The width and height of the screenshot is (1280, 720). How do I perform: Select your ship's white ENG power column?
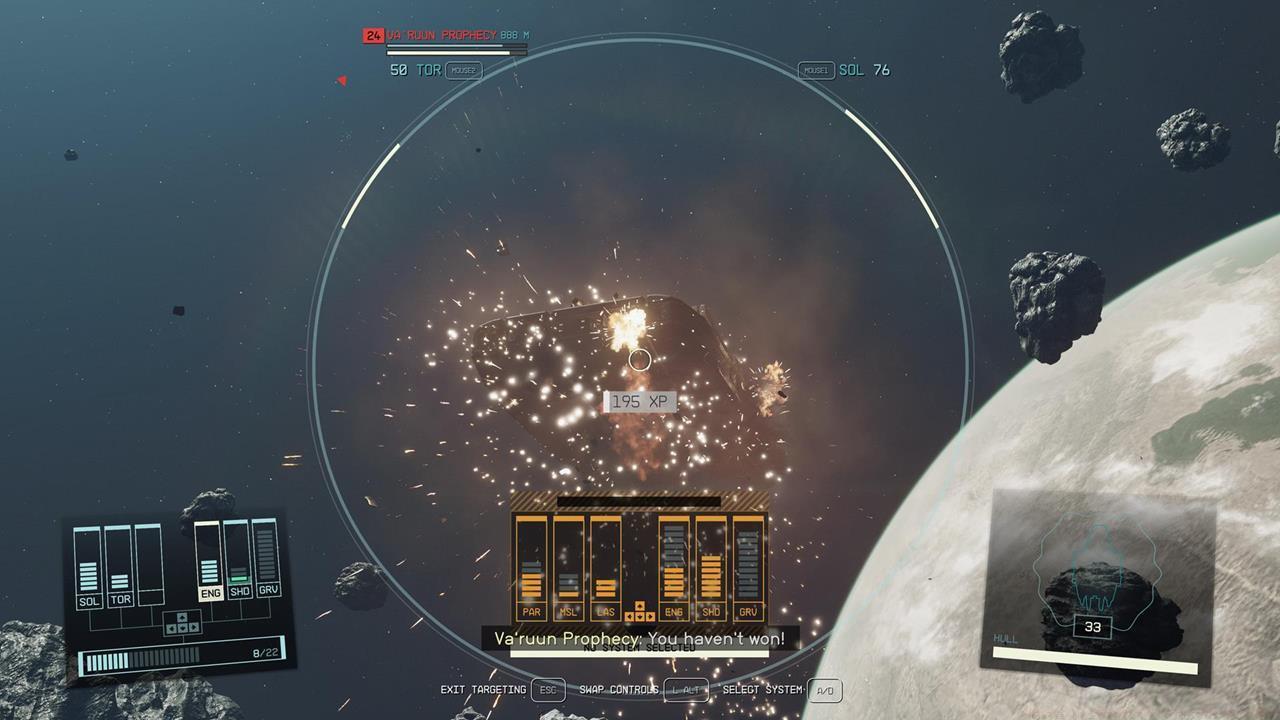tap(209, 562)
